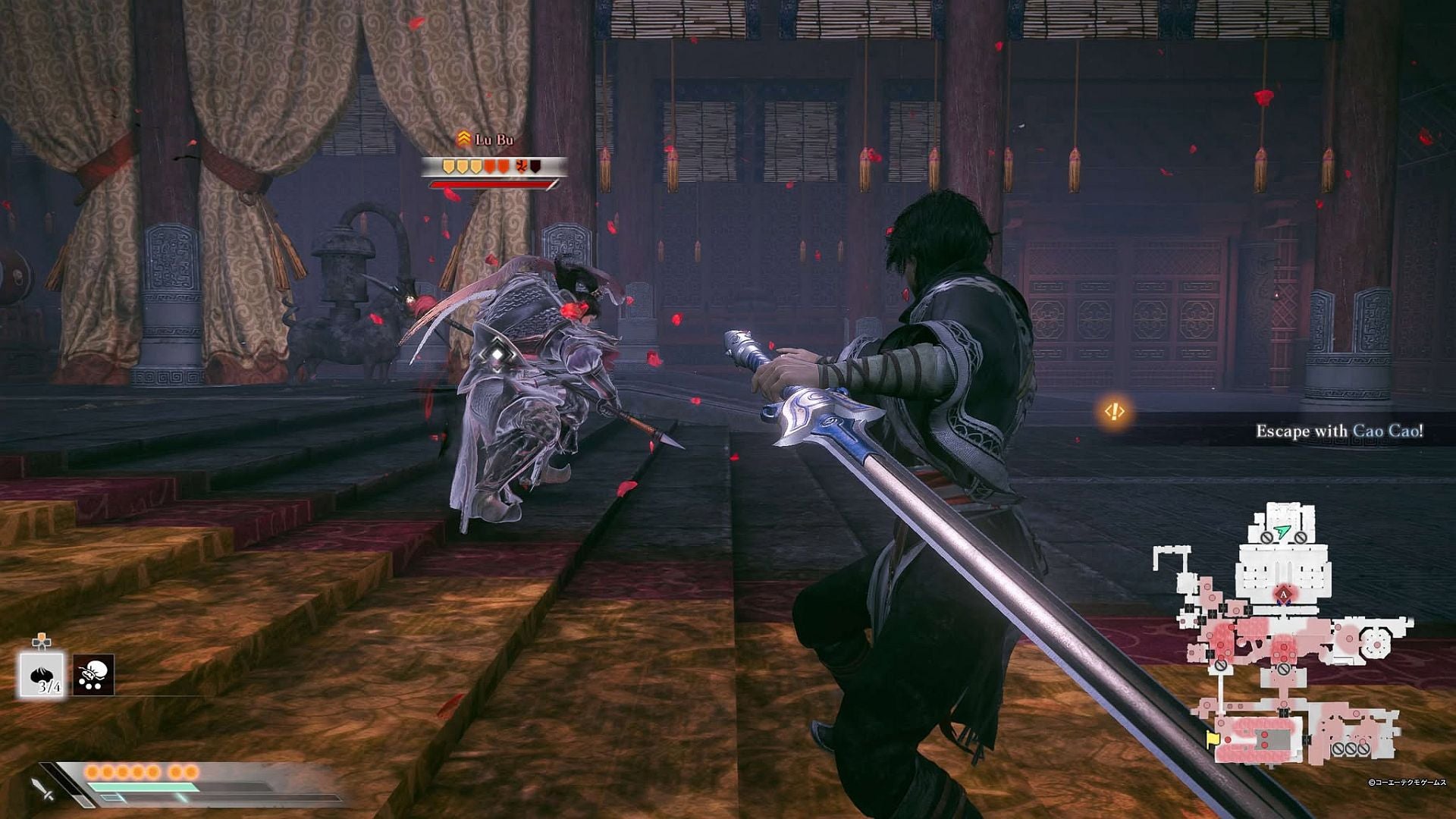Click an orange vigor orb above the health bar
The width and height of the screenshot is (1456, 819).
click(x=93, y=771)
